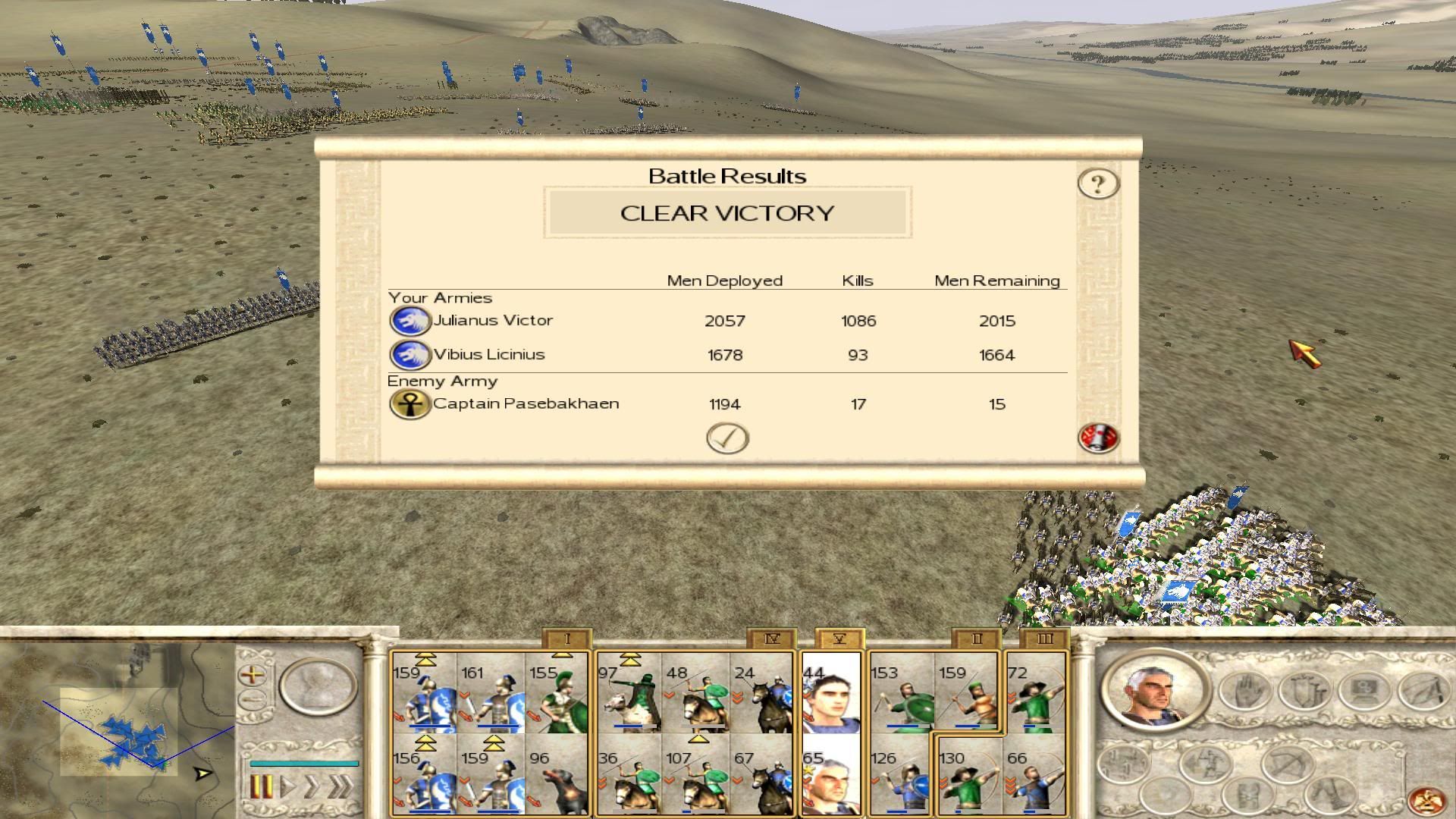Set battle speed to normal play

pyautogui.click(x=288, y=786)
